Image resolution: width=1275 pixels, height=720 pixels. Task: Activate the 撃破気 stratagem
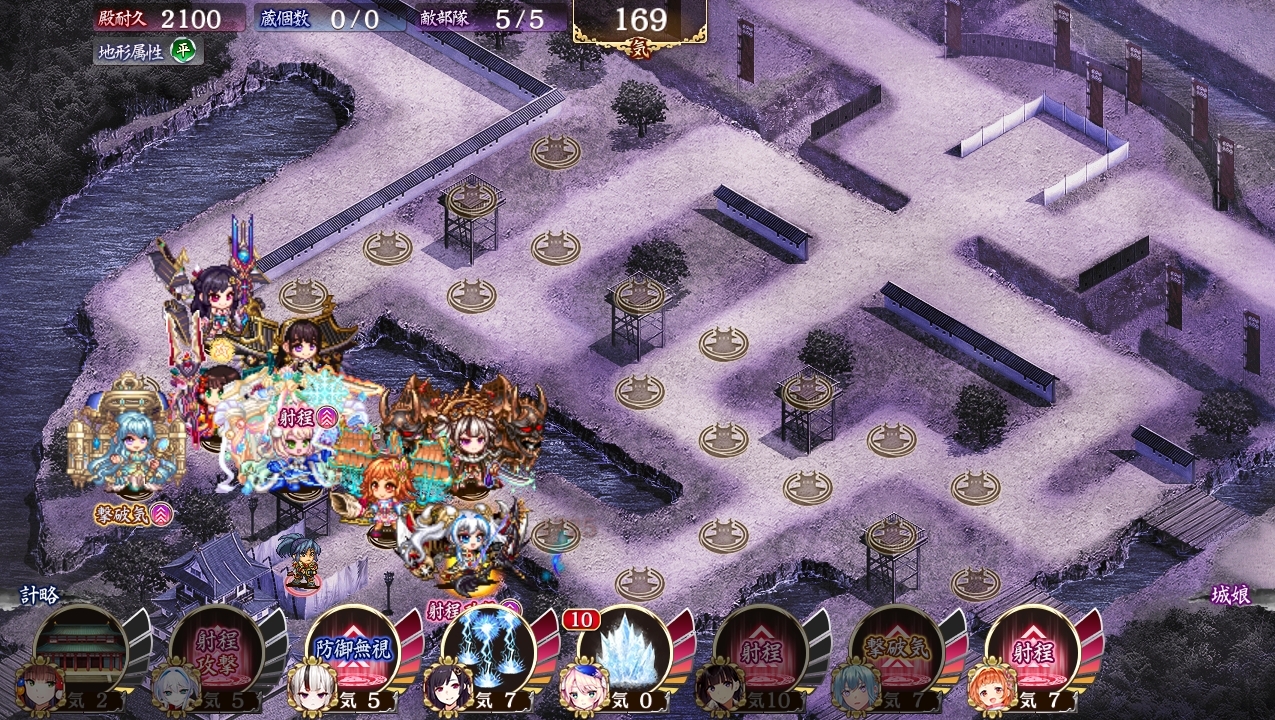tap(896, 648)
